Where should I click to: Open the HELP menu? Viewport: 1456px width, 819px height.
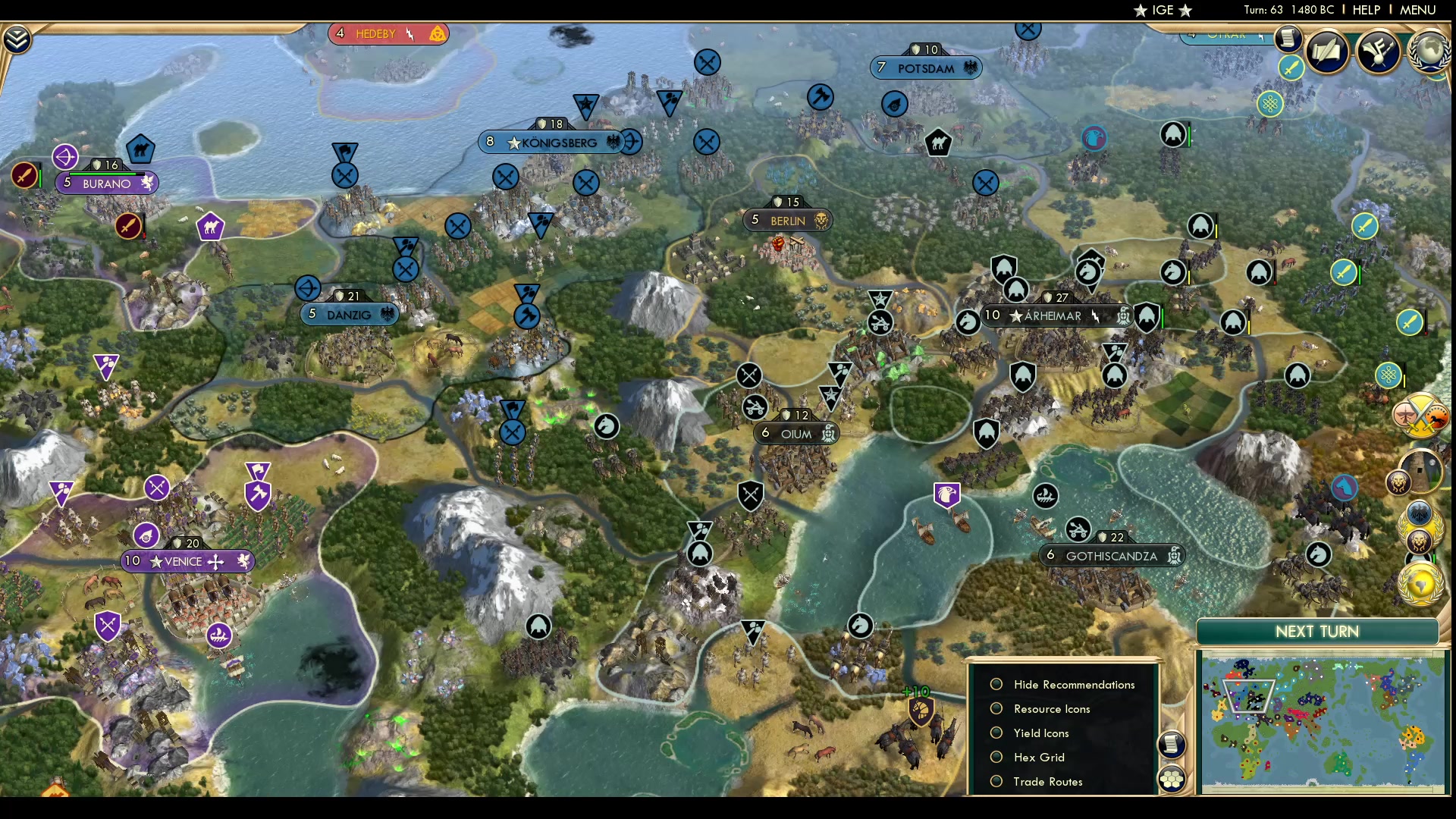click(x=1365, y=10)
